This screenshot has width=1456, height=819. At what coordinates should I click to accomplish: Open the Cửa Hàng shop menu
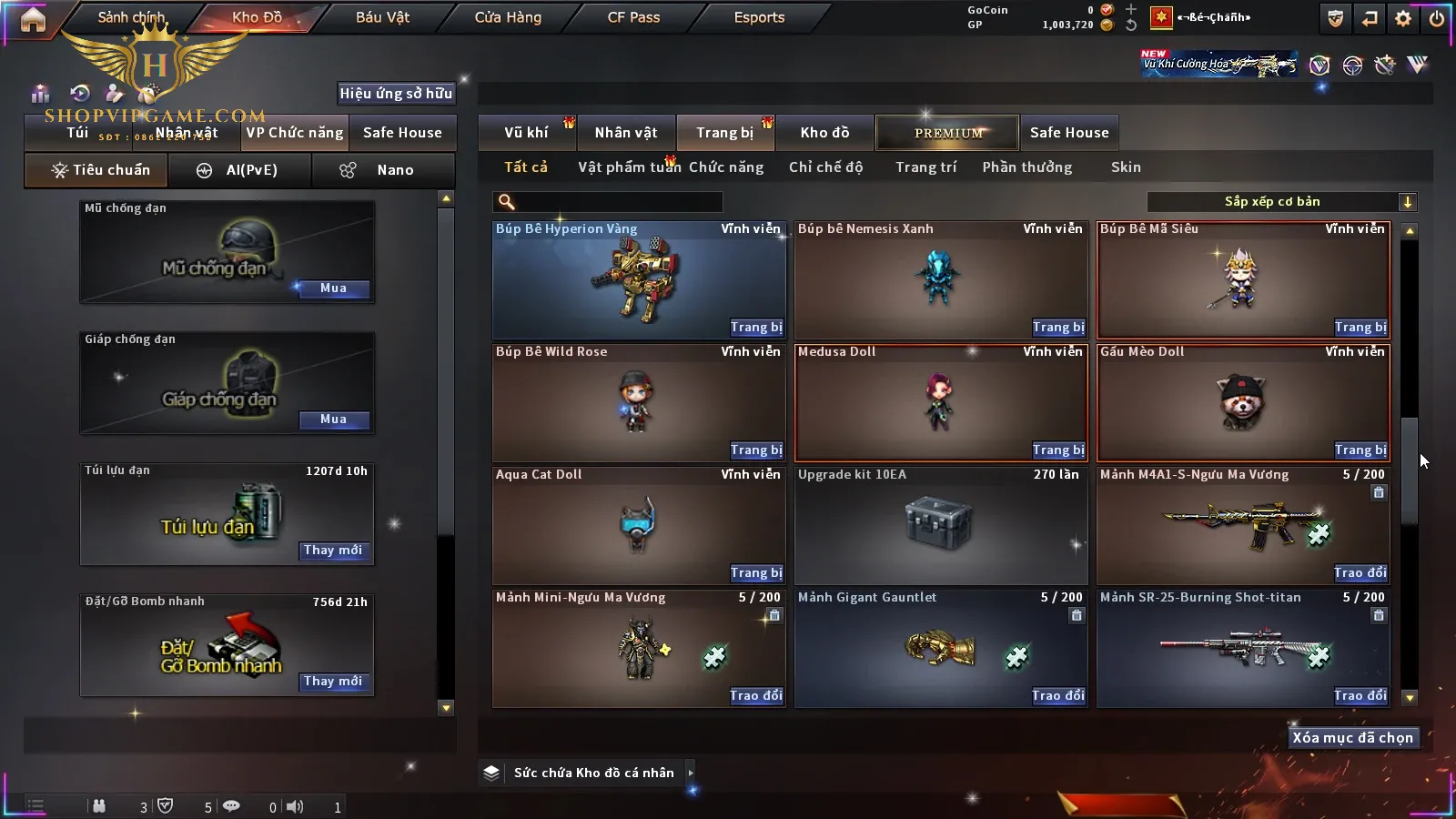coord(508,17)
